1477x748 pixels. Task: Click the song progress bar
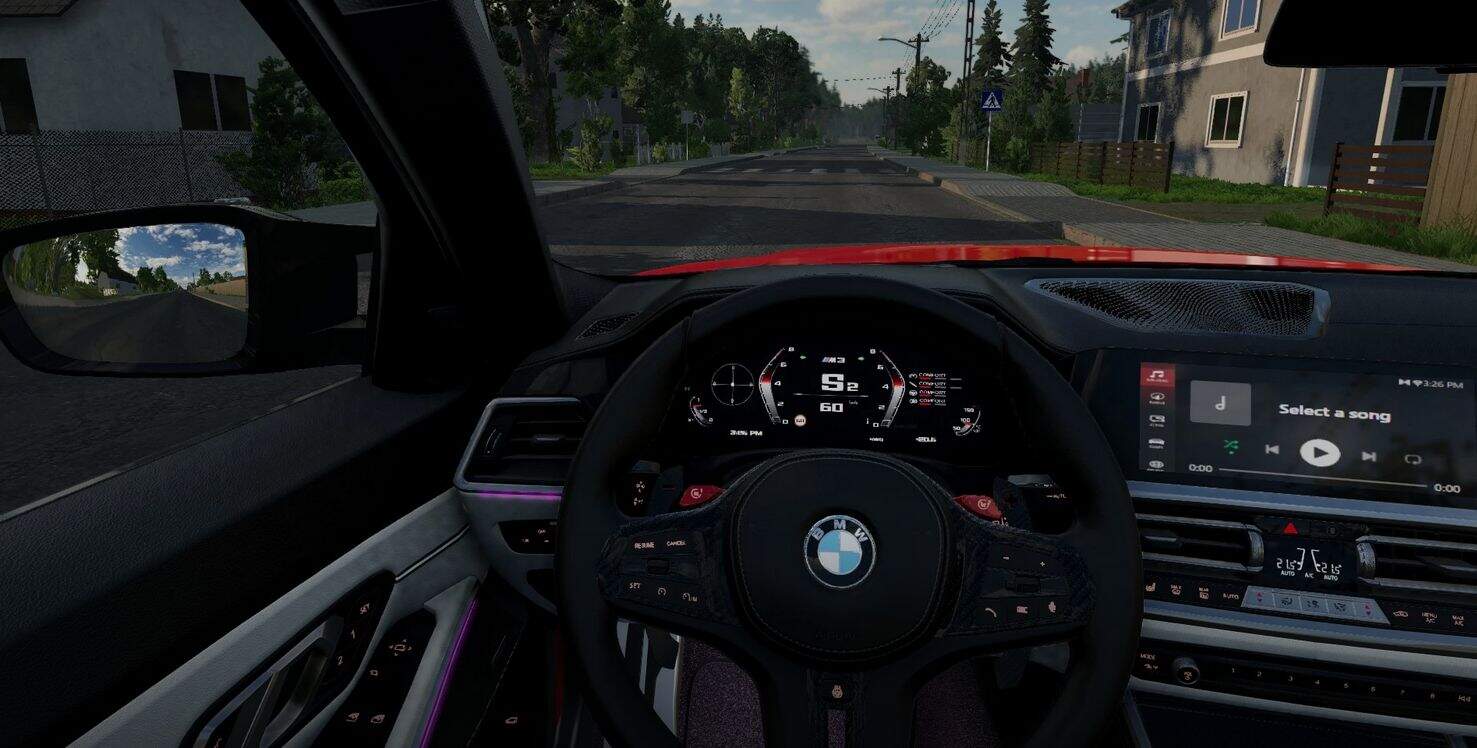1322,476
